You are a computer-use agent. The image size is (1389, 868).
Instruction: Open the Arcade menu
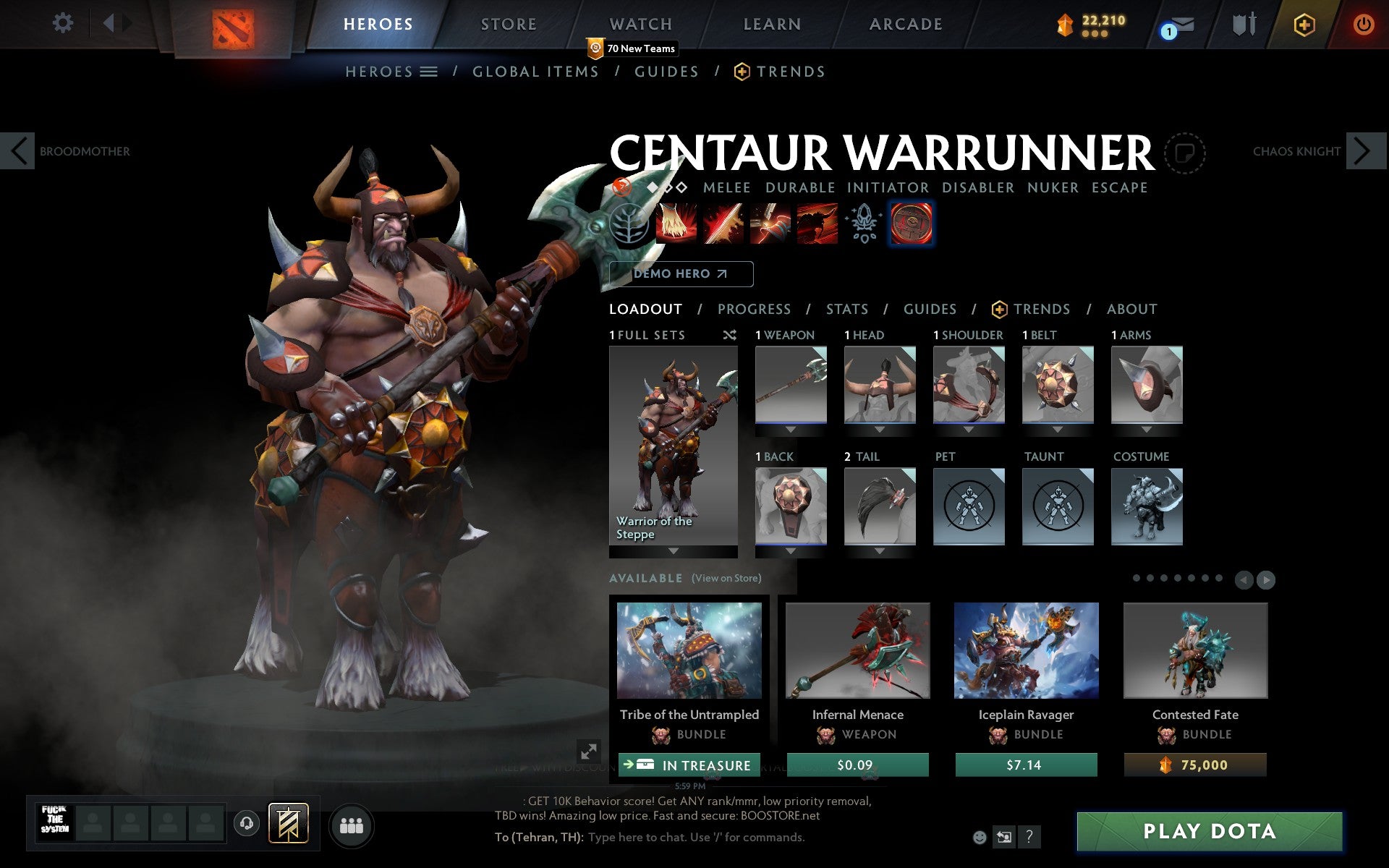[x=904, y=24]
